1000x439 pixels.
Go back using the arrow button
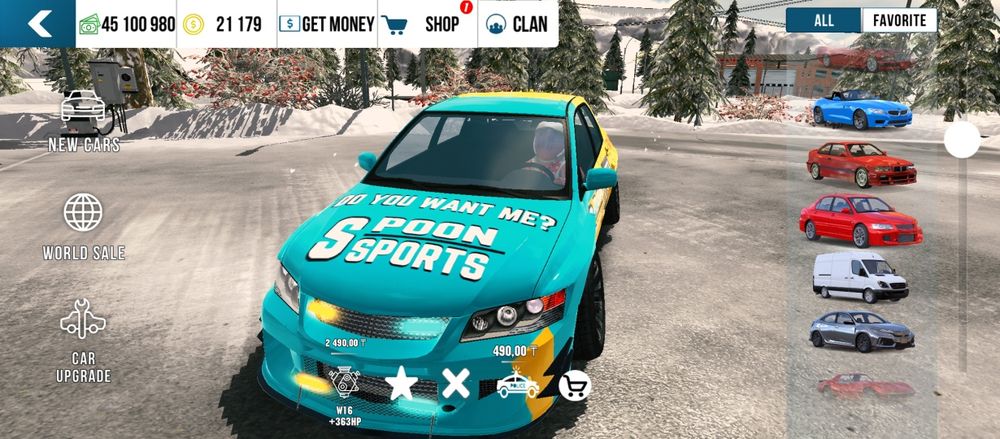click(x=38, y=23)
